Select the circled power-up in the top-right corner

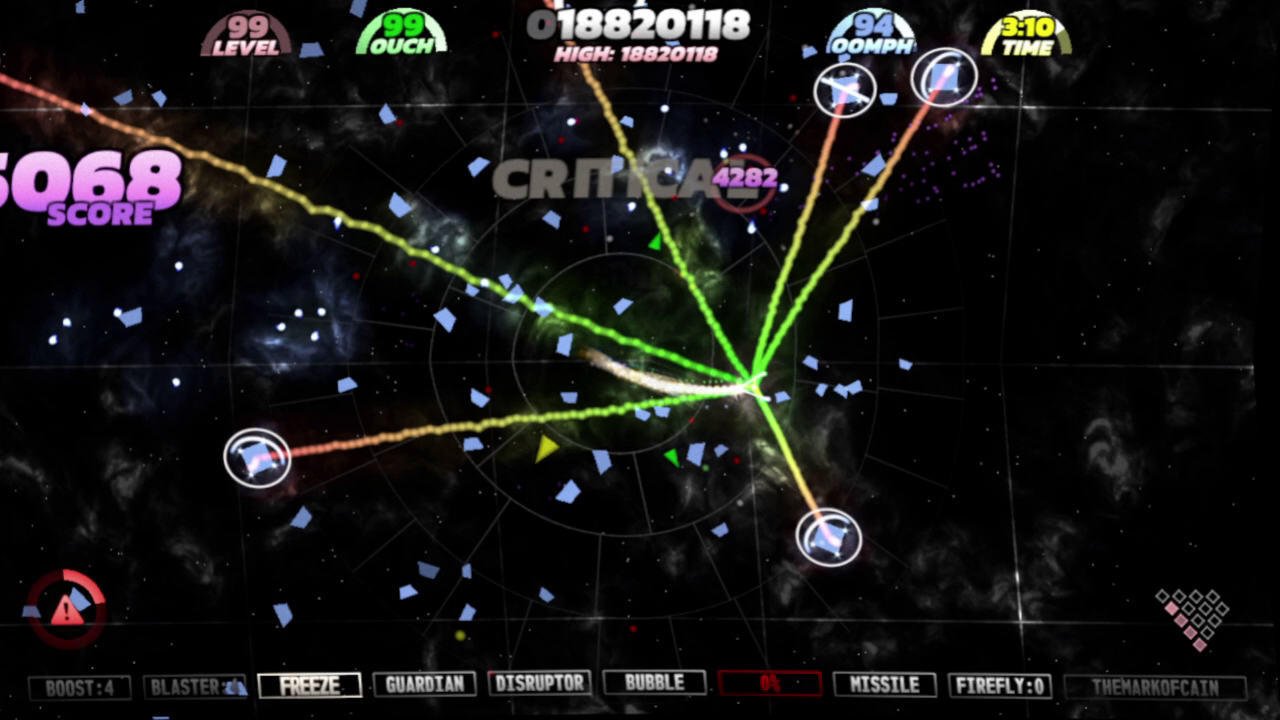coord(944,78)
